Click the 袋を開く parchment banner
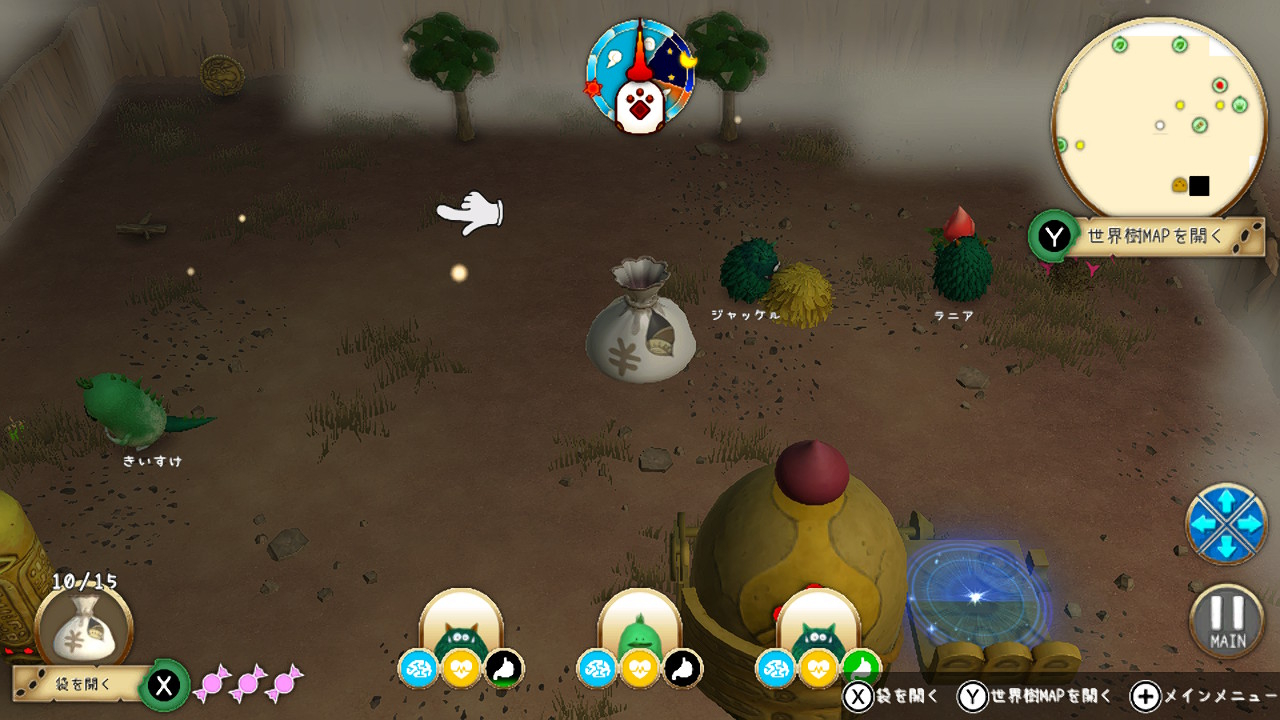The image size is (1280, 720). (82, 684)
